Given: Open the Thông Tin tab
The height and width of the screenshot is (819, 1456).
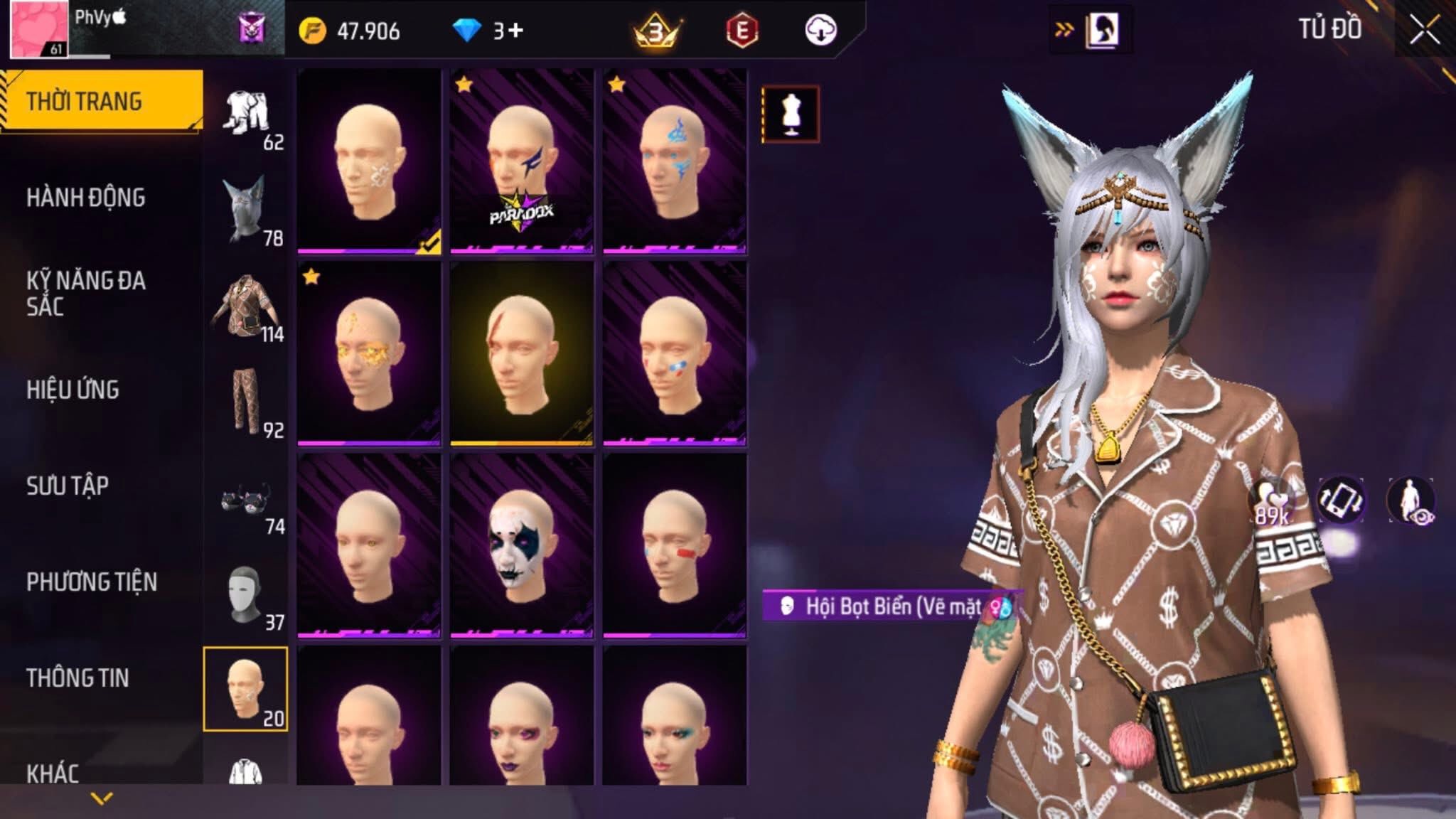Looking at the screenshot, I should 77,678.
